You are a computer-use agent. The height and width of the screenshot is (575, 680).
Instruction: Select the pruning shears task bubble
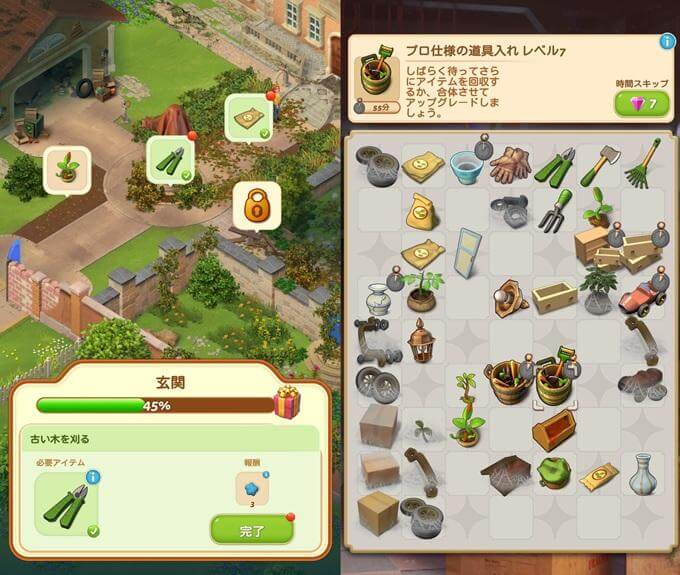pyautogui.click(x=171, y=159)
